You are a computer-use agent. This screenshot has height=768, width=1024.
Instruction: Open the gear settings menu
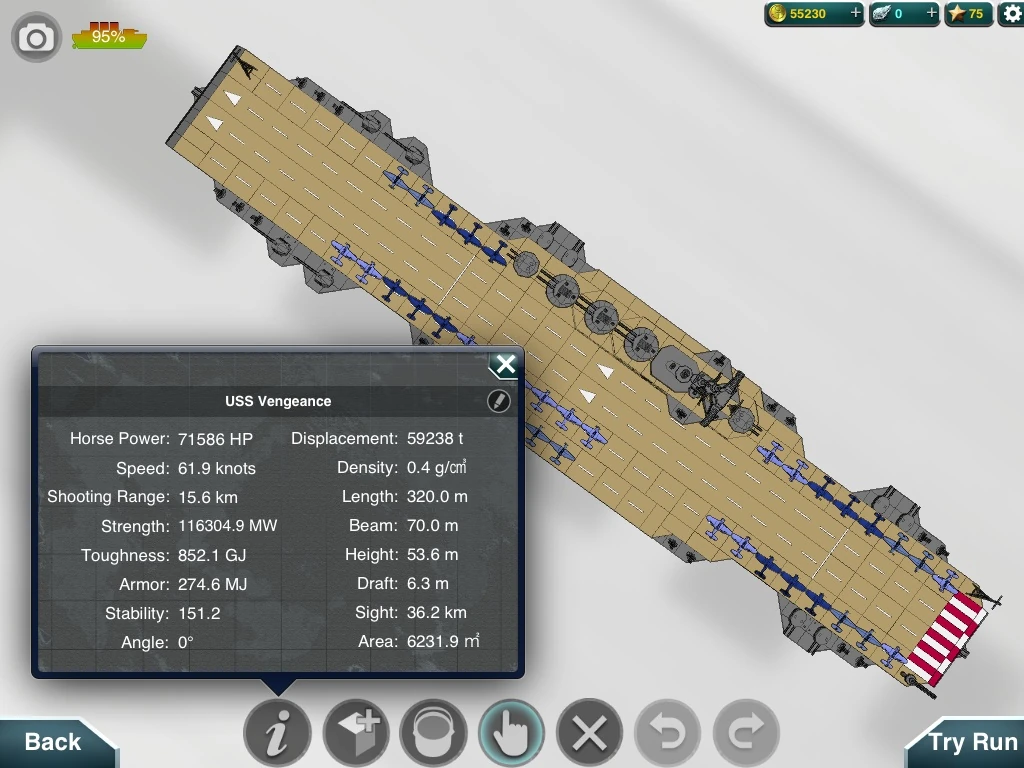pyautogui.click(x=1010, y=14)
